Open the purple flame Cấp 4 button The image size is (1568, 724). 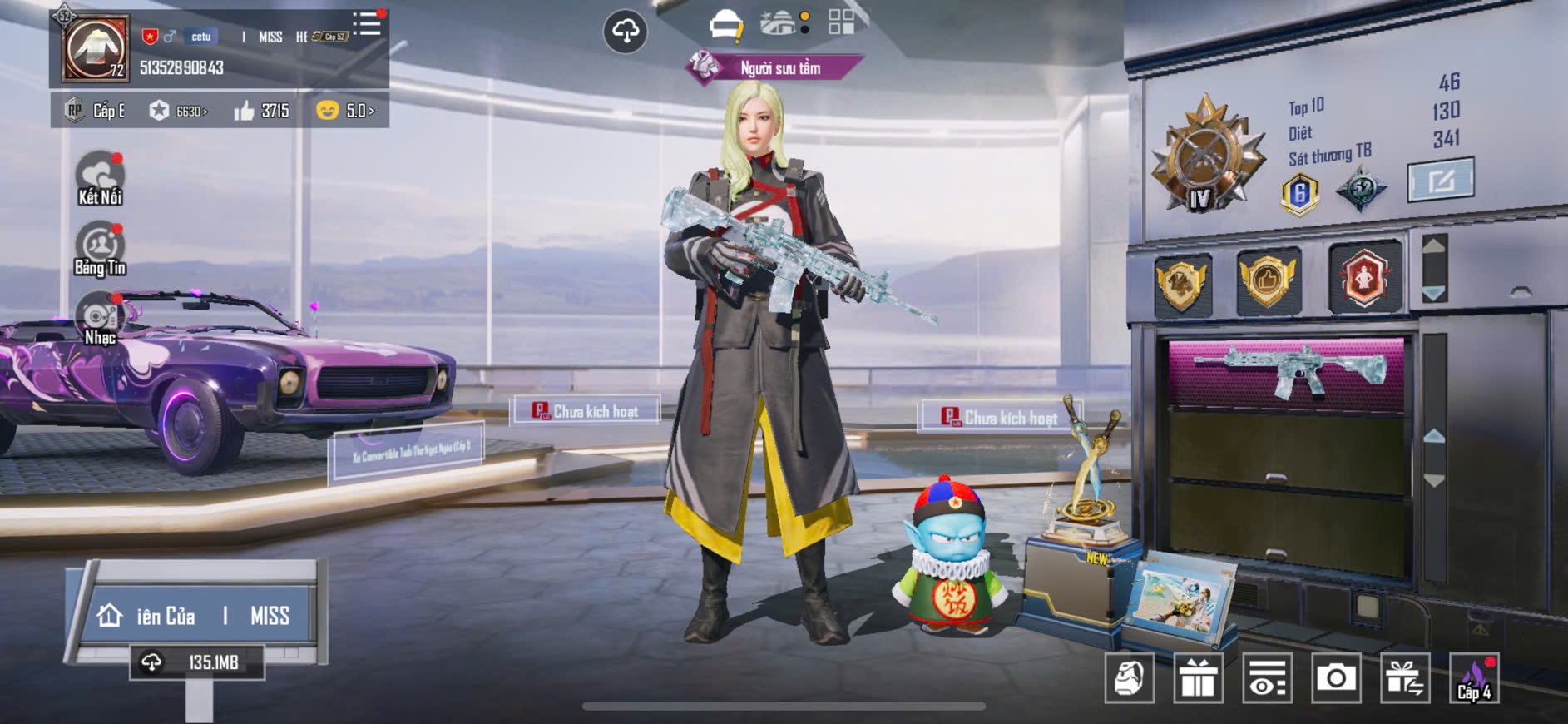click(x=1474, y=678)
